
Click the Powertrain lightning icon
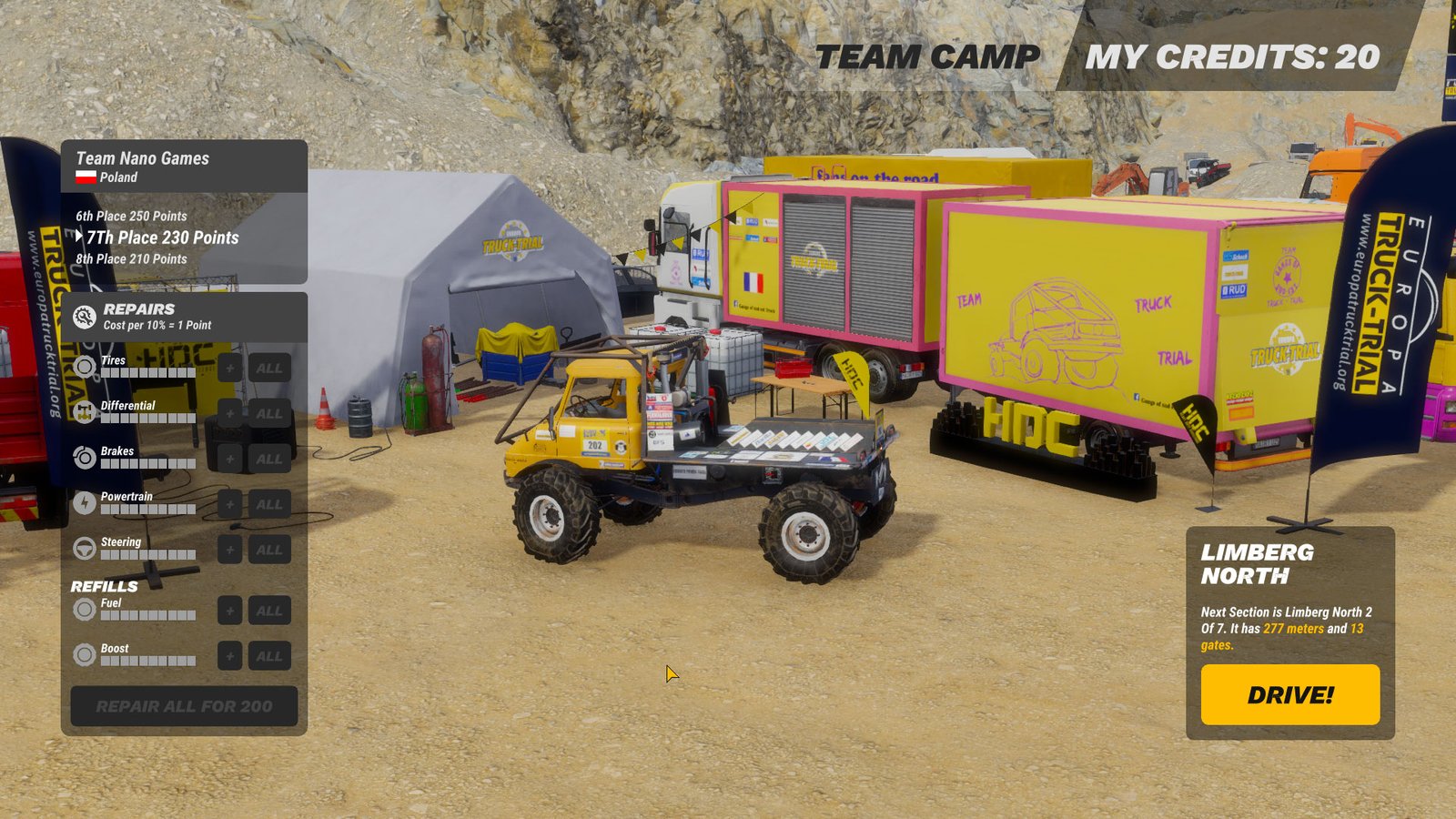click(x=86, y=502)
